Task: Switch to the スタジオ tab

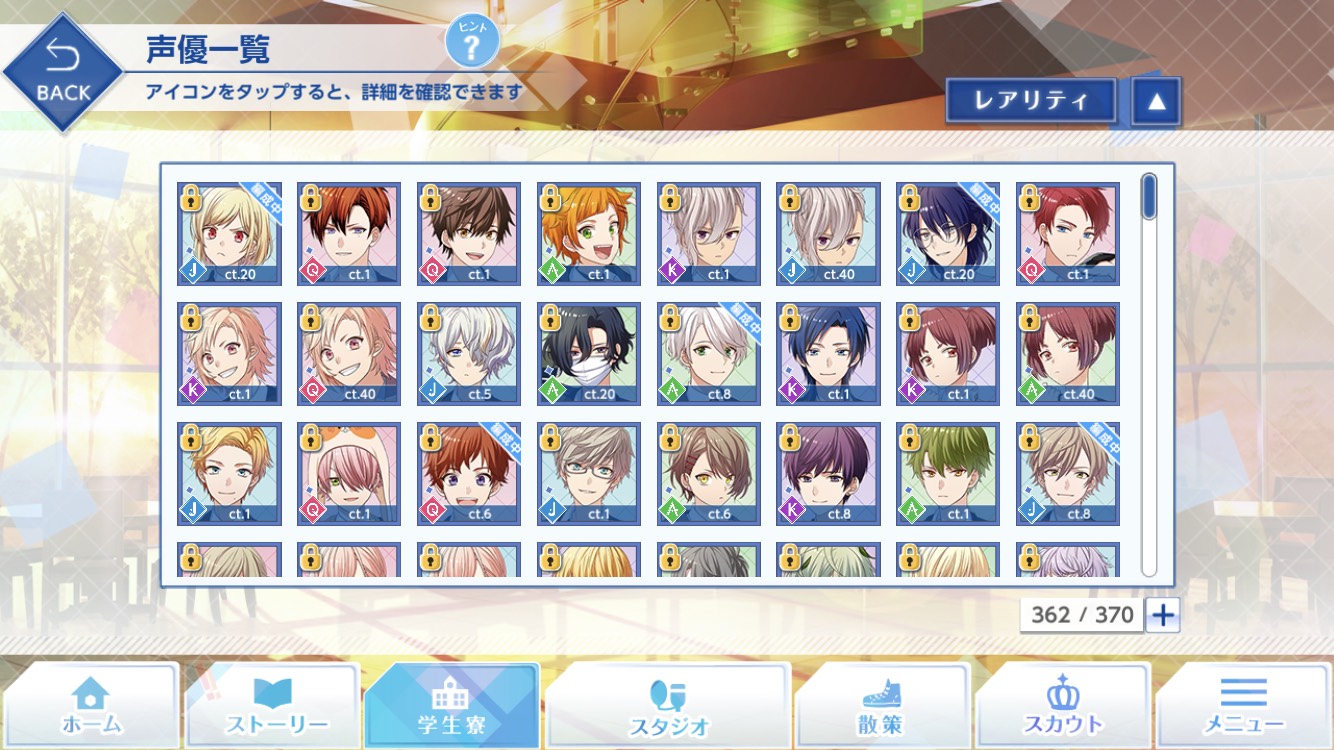Action: point(668,706)
